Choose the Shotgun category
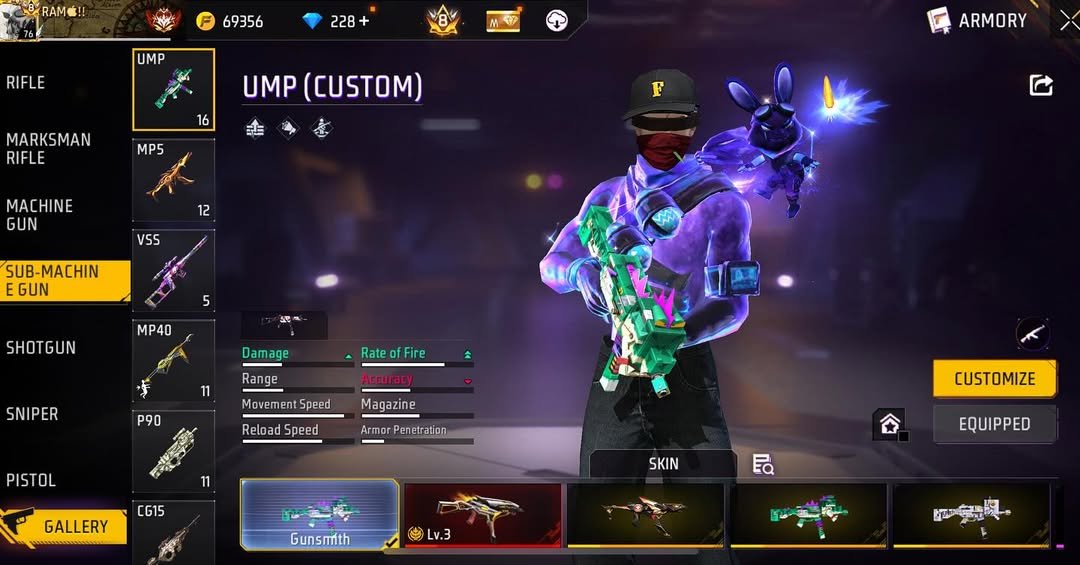The width and height of the screenshot is (1080, 565). (41, 348)
